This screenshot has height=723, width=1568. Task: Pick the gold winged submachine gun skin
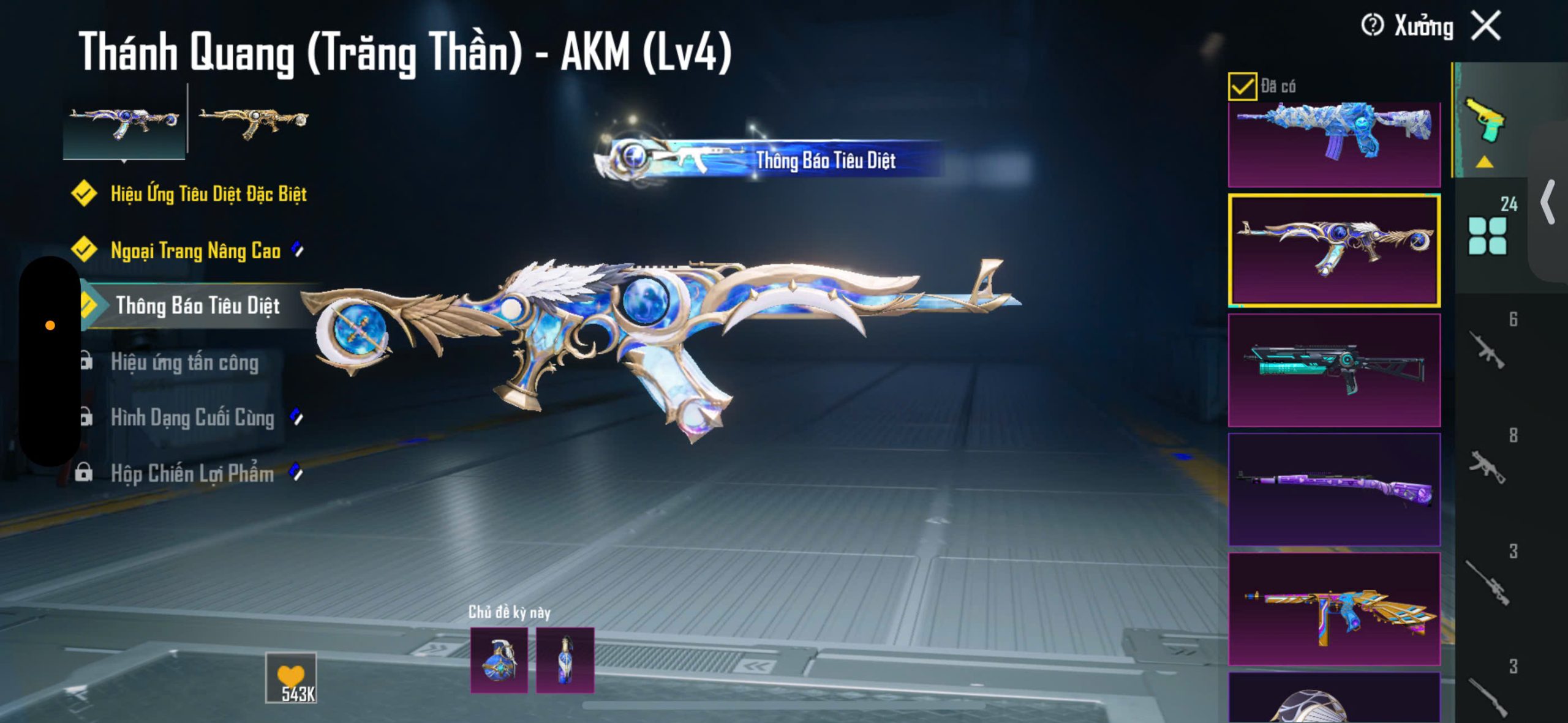tap(1334, 609)
